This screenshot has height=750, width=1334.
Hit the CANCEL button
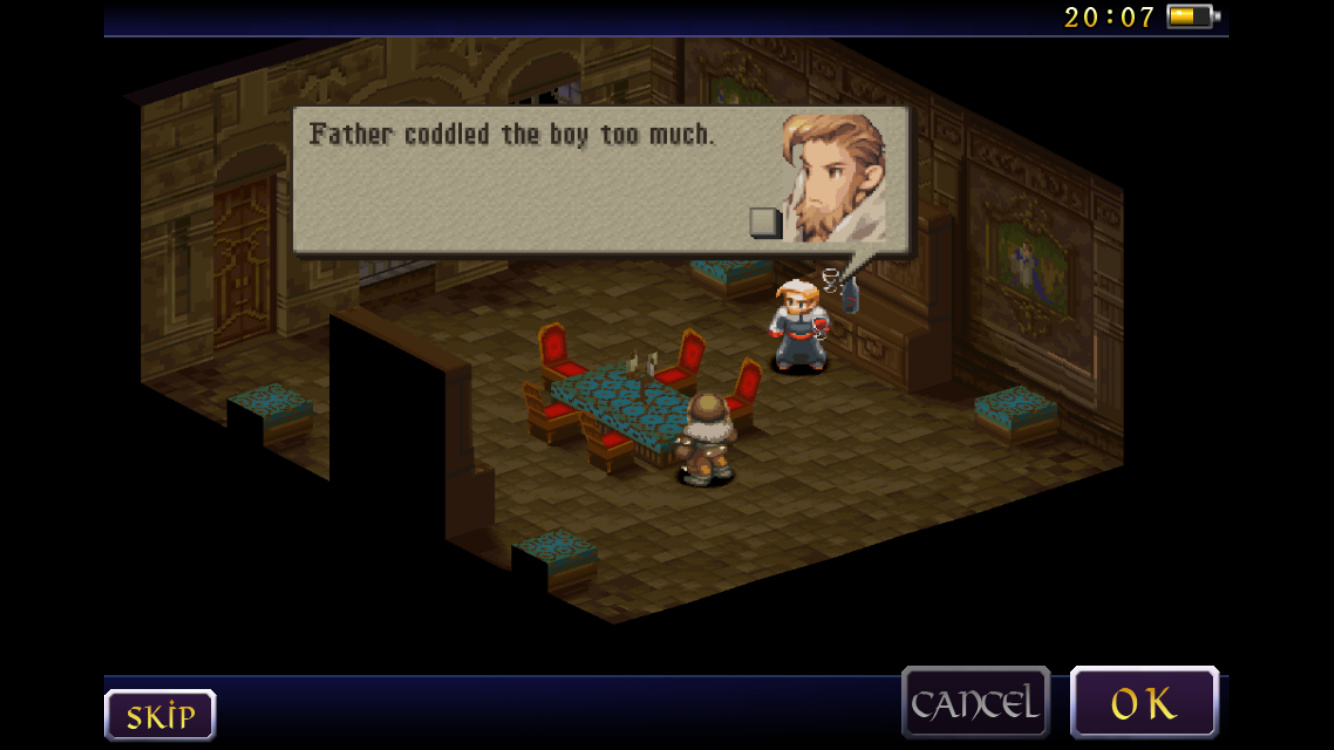click(x=975, y=703)
